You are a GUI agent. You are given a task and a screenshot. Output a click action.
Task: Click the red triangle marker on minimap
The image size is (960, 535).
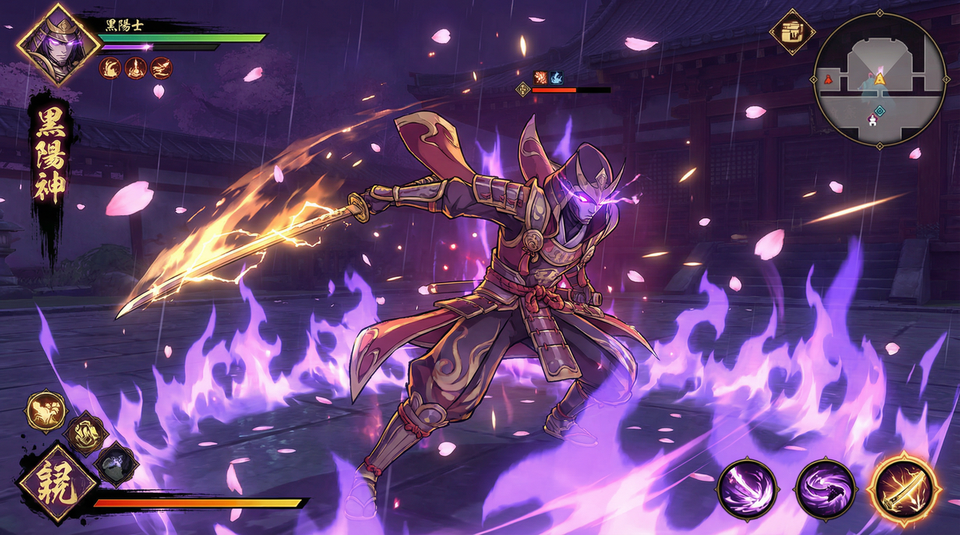coord(828,79)
